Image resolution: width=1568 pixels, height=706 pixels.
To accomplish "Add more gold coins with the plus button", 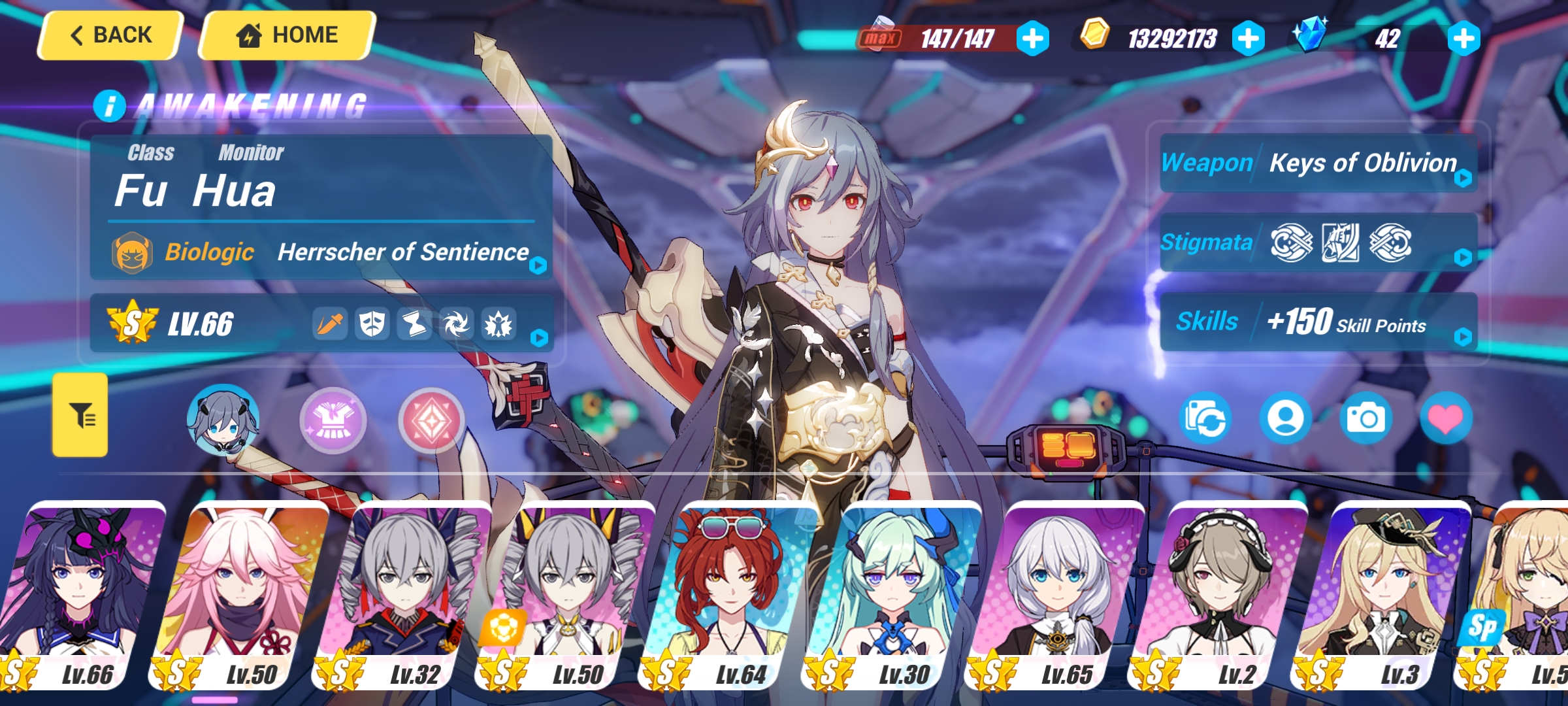I will [x=1248, y=39].
